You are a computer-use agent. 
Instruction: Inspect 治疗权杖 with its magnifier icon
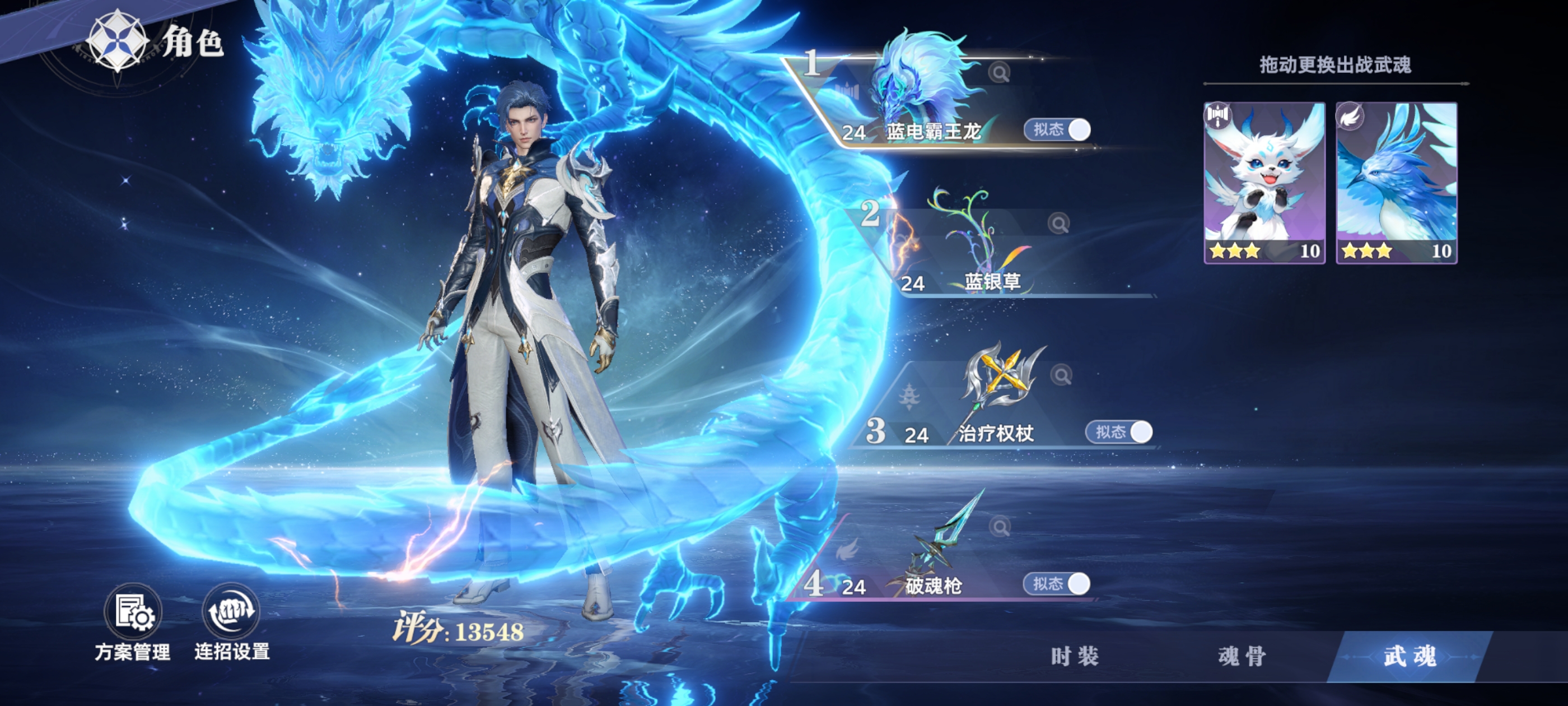pos(1061,375)
